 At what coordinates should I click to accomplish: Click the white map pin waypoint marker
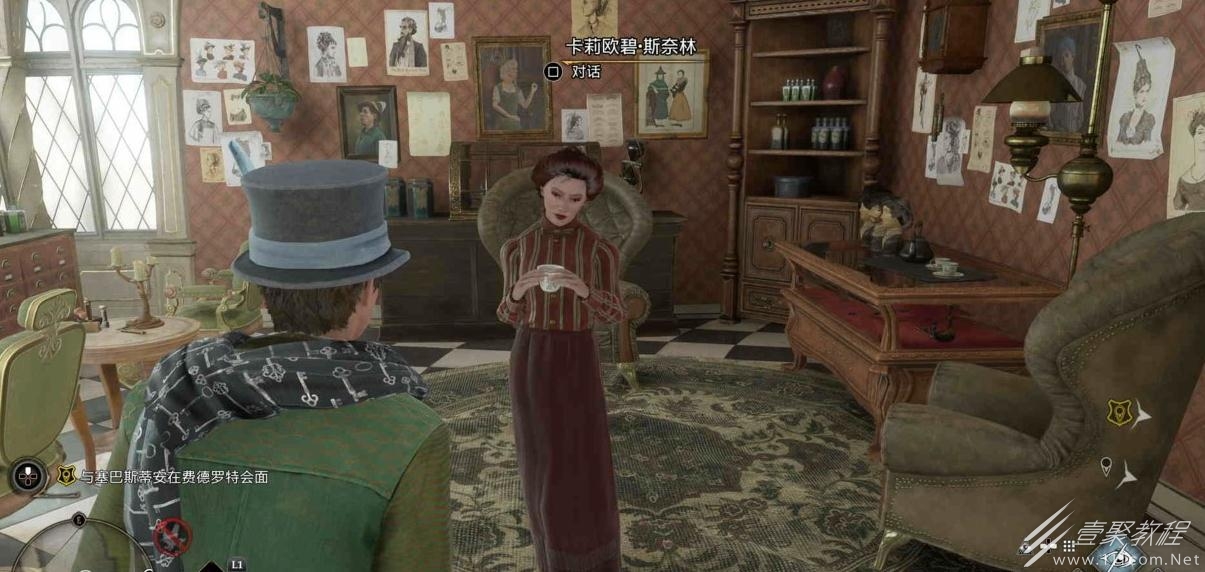[1107, 467]
